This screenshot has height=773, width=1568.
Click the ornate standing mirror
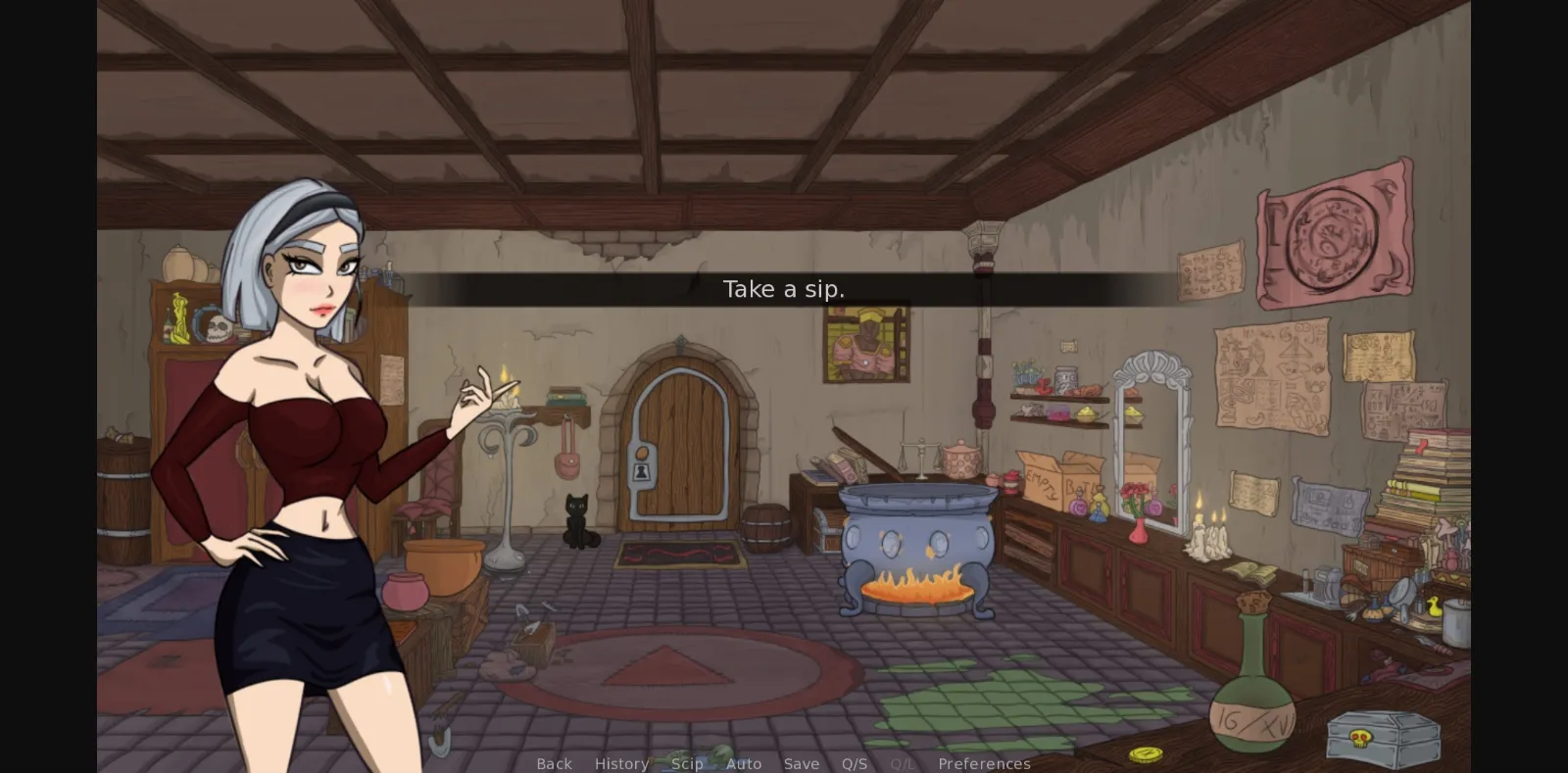click(x=1149, y=441)
